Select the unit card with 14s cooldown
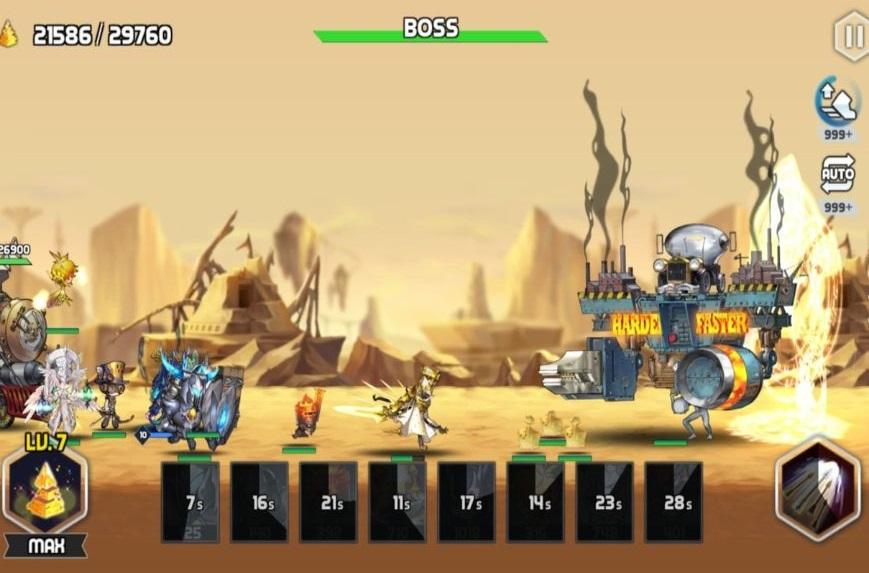The height and width of the screenshot is (573, 869). pos(536,502)
